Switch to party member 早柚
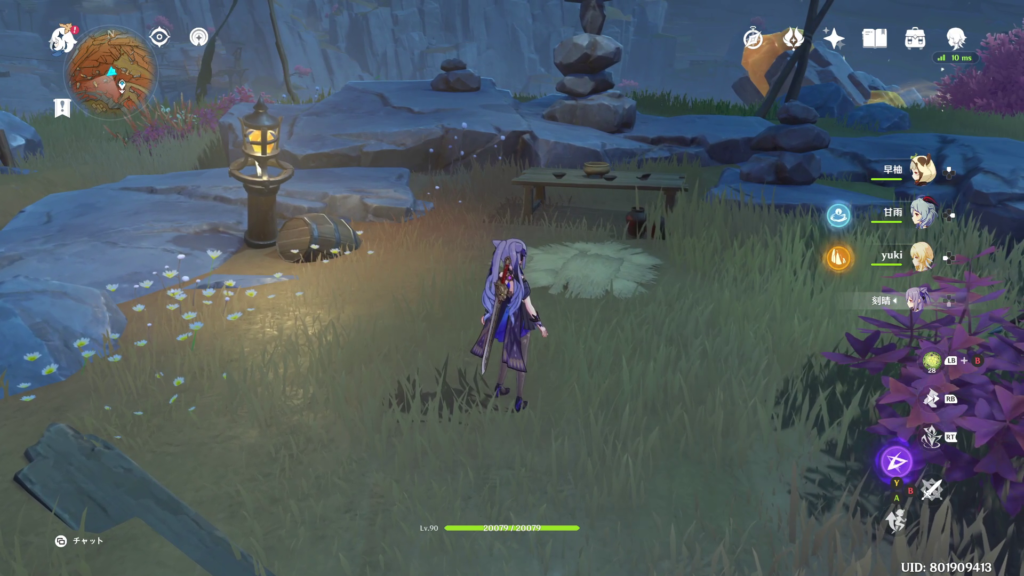 [920, 170]
